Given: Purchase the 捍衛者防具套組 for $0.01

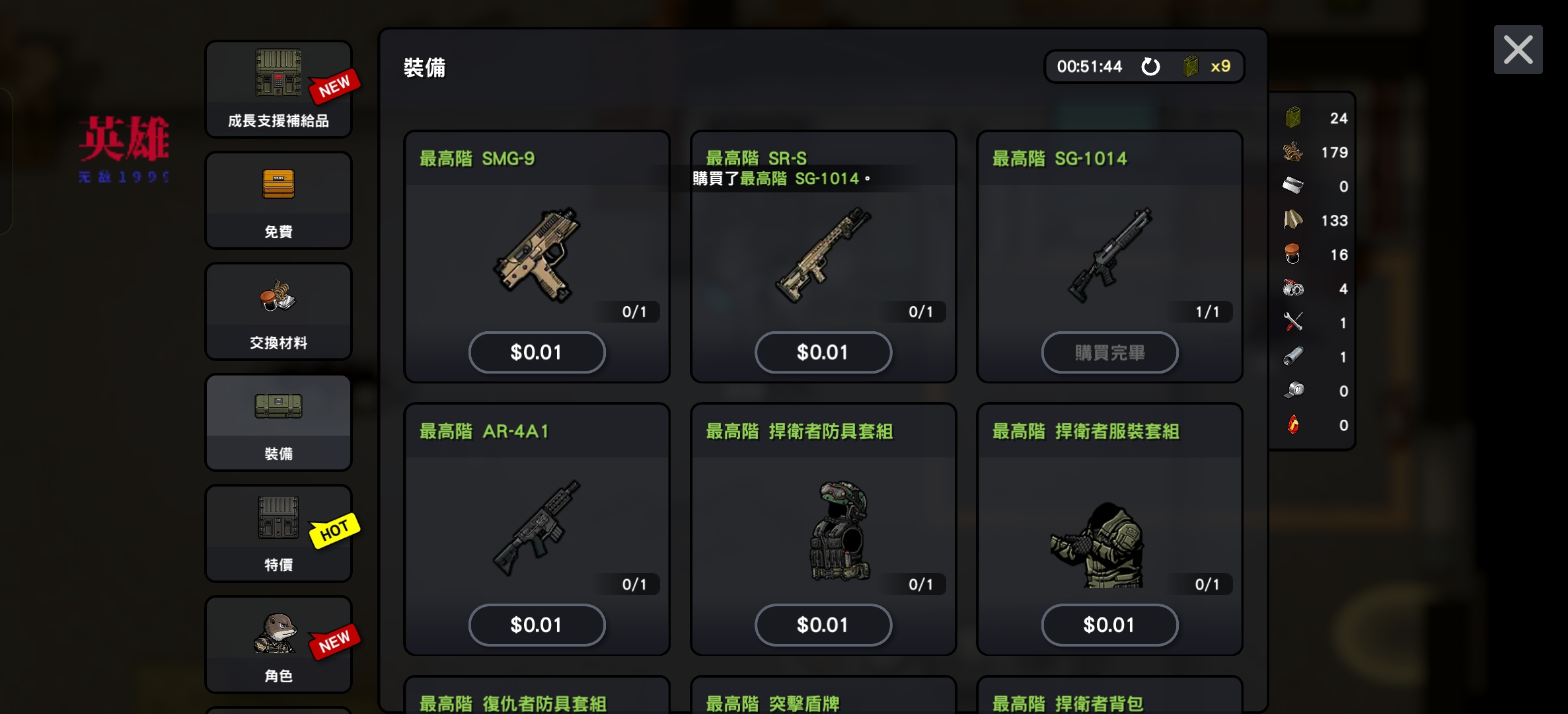Looking at the screenshot, I should pos(823,625).
